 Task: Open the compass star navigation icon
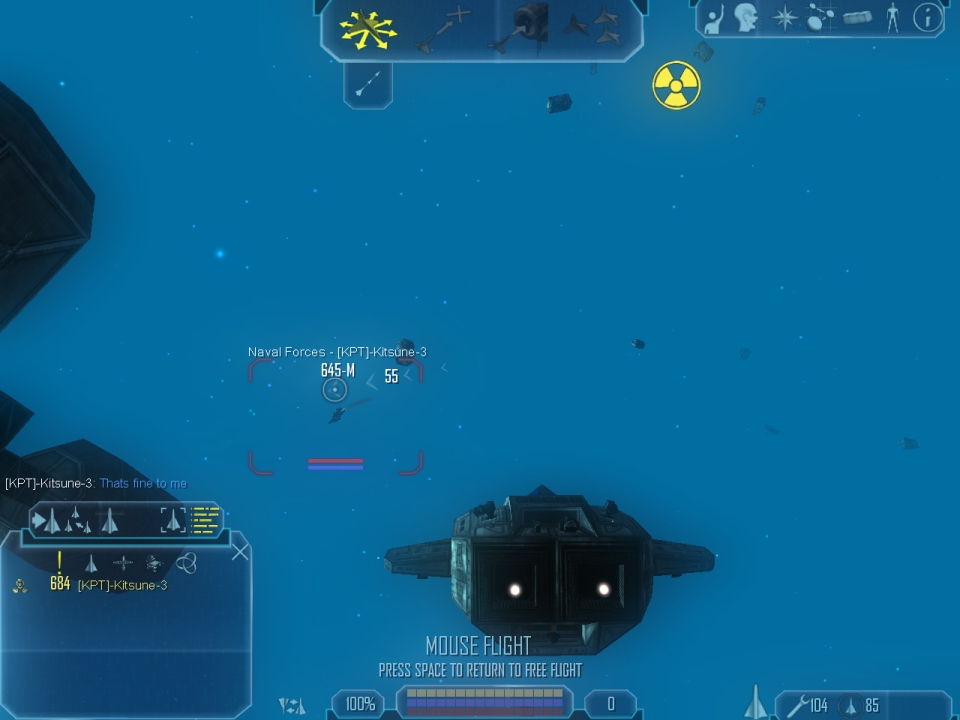tap(785, 18)
